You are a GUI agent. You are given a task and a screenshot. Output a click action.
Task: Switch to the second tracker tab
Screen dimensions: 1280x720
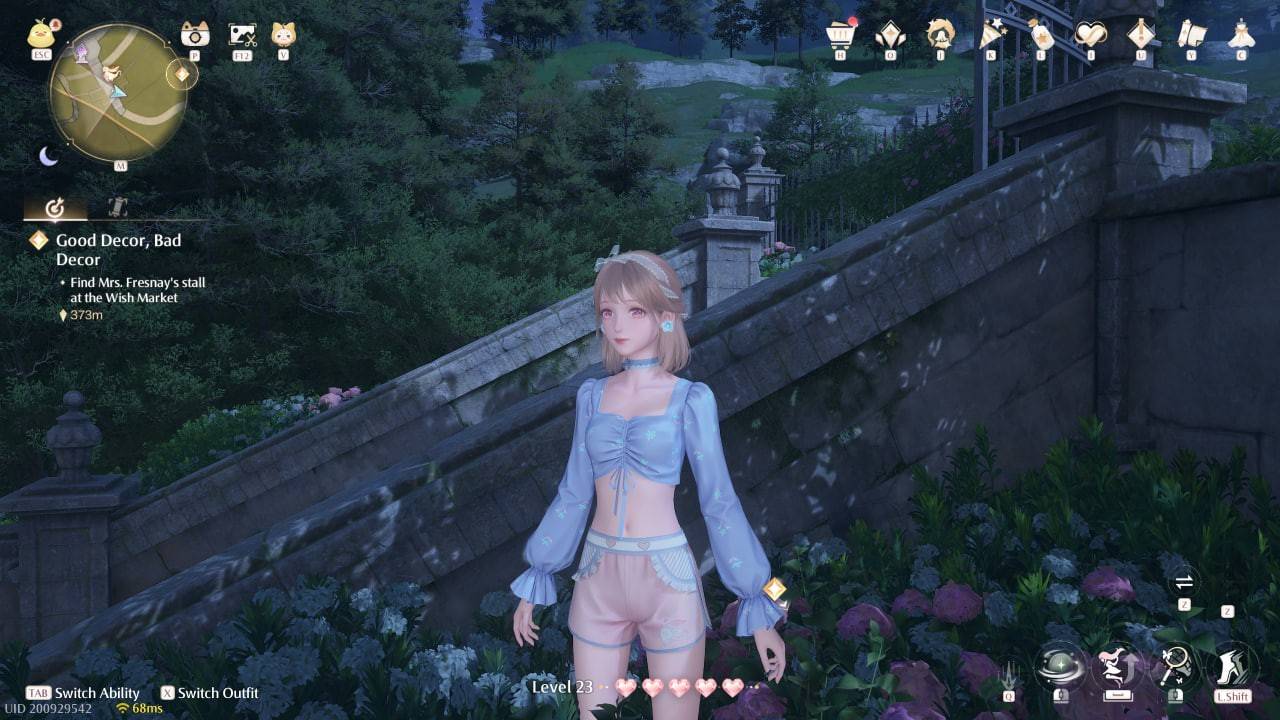117,209
